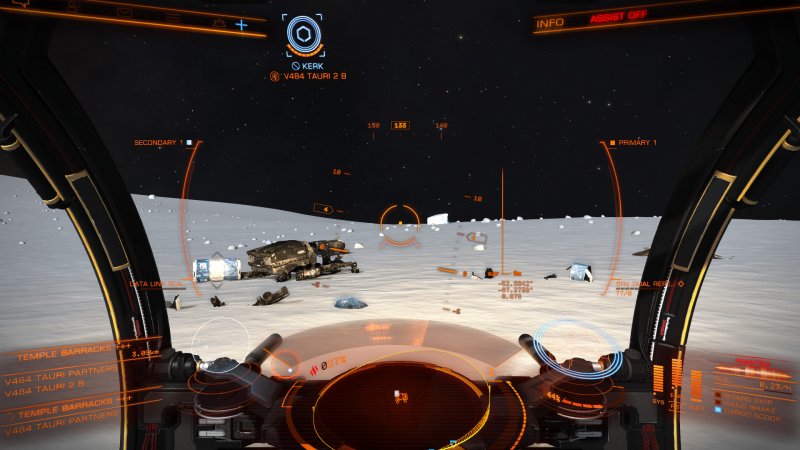Toggle the Hand Brake indicator
Viewport: 800px width, 450px height.
745,402
